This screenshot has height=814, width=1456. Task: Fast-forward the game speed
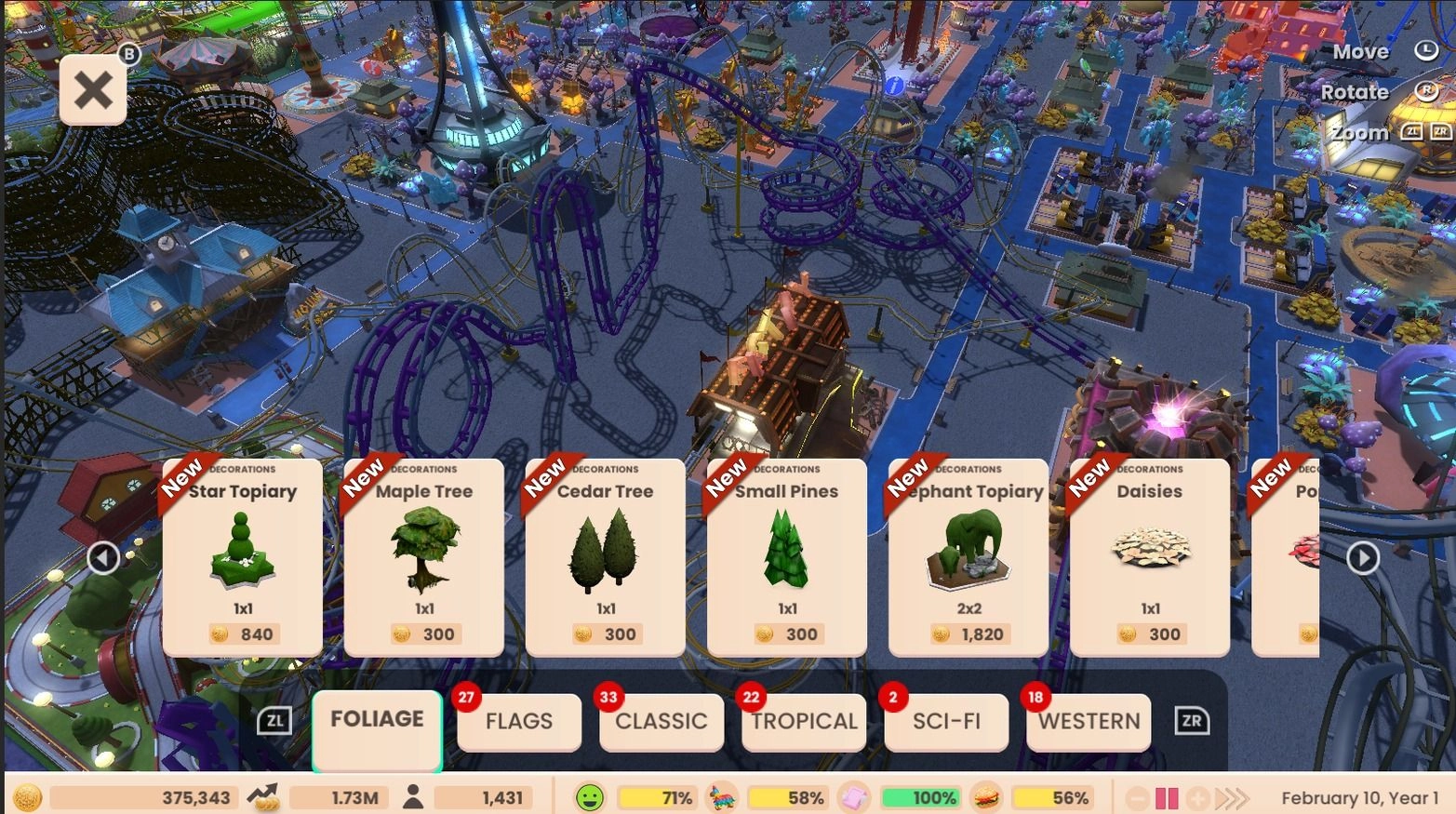tap(1234, 797)
